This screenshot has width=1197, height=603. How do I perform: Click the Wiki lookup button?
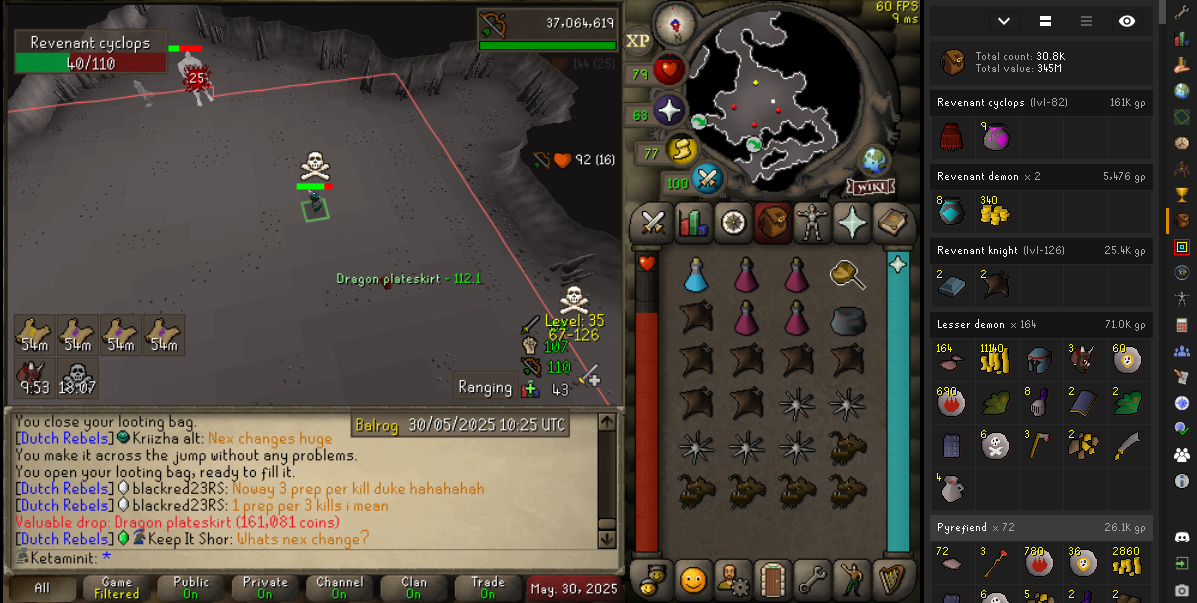point(870,187)
